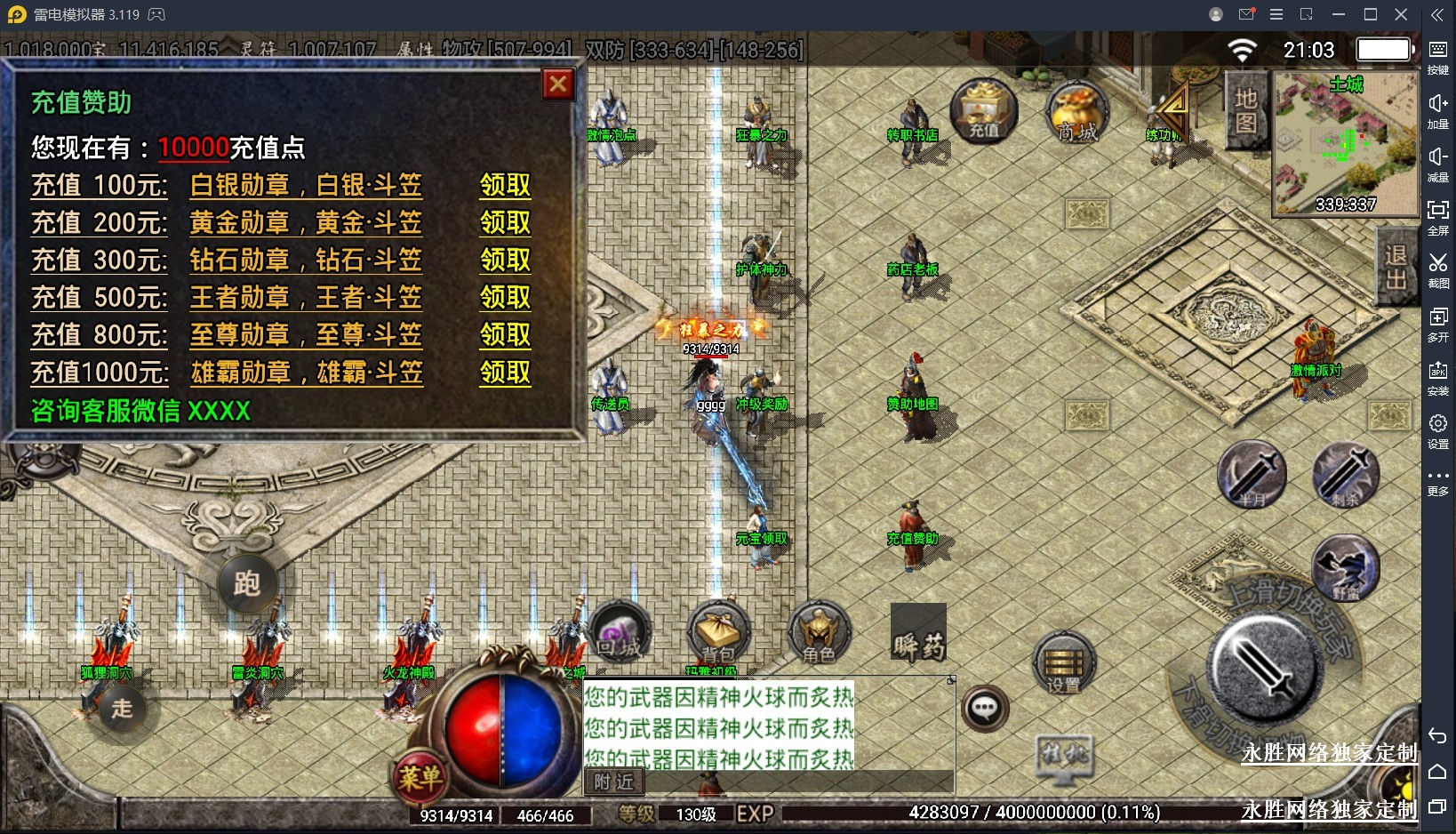Viewport: 1456px width, 834px height.
Task: Use the 瞬药 instant potion button
Action: coord(918,633)
